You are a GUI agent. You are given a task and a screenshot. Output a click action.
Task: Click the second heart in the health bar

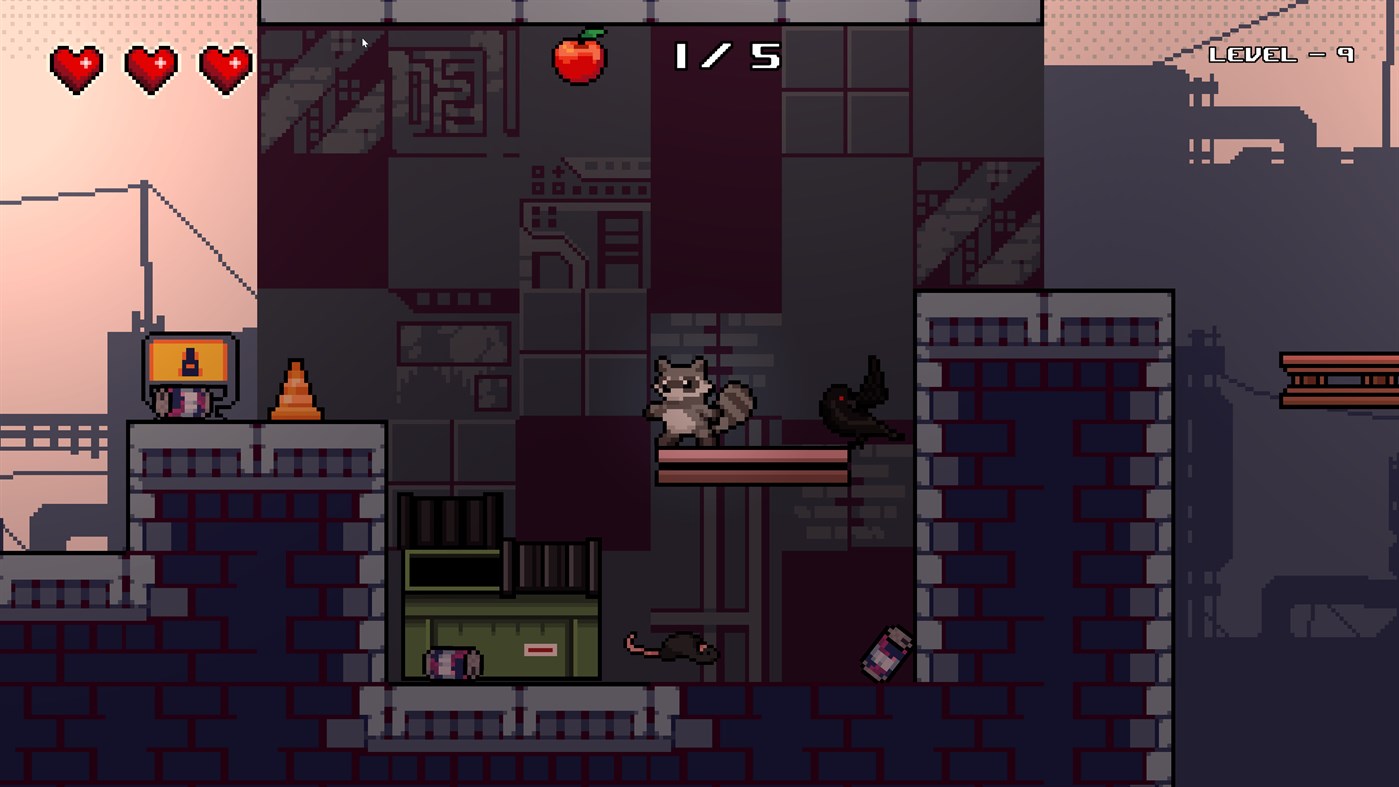pos(150,66)
